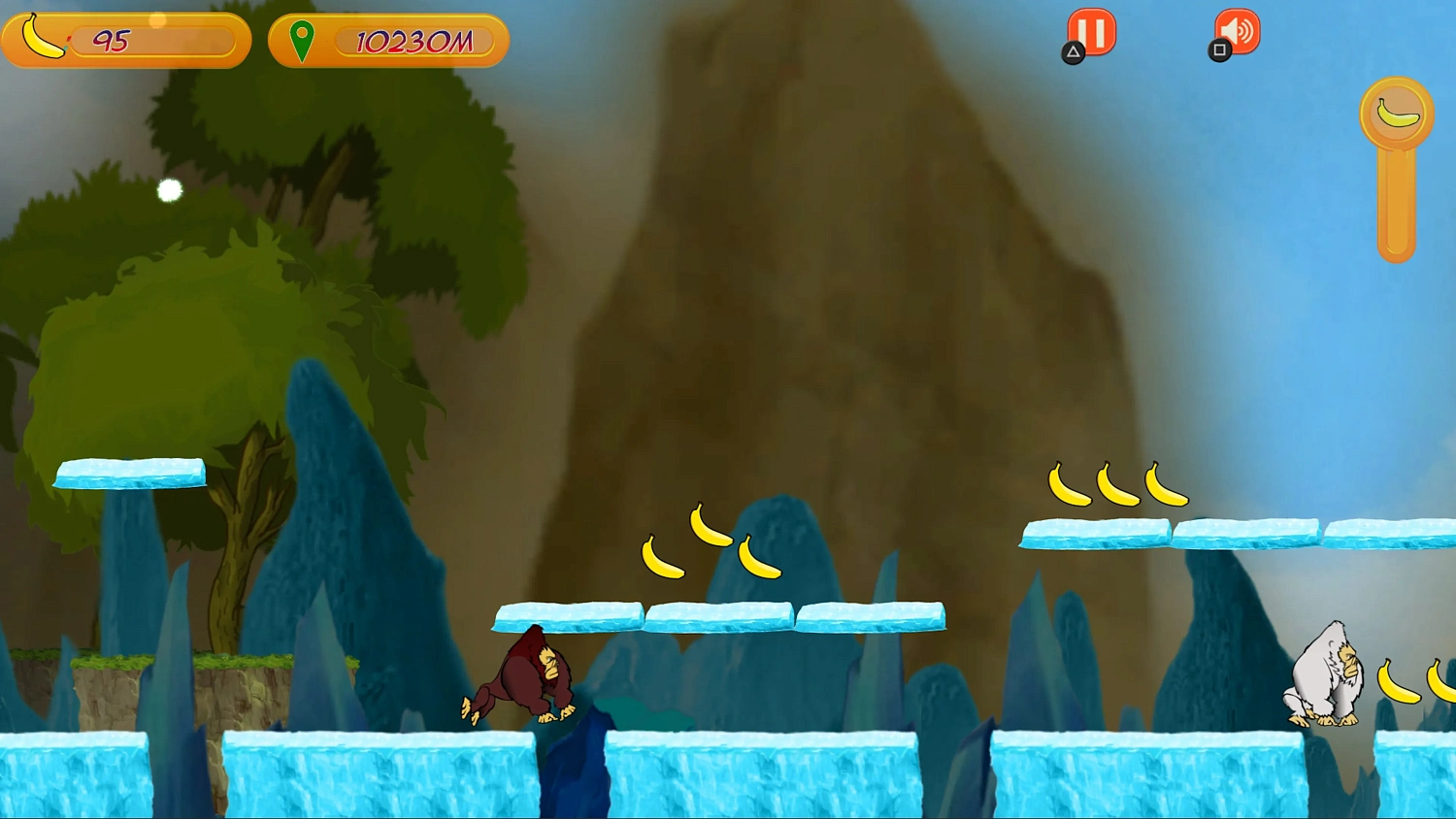Select the small floating ice platform on the left

click(129, 473)
